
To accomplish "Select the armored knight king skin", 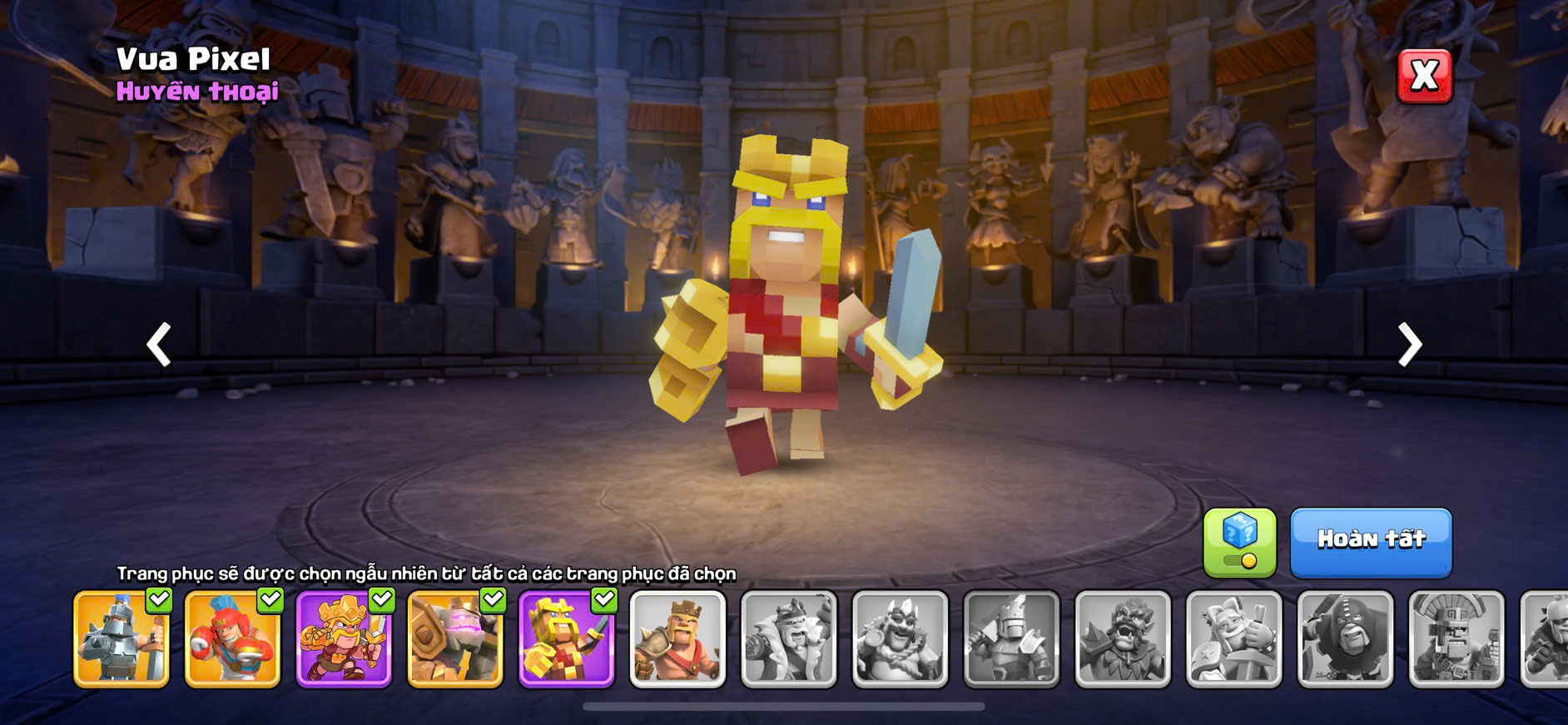I will pos(122,639).
